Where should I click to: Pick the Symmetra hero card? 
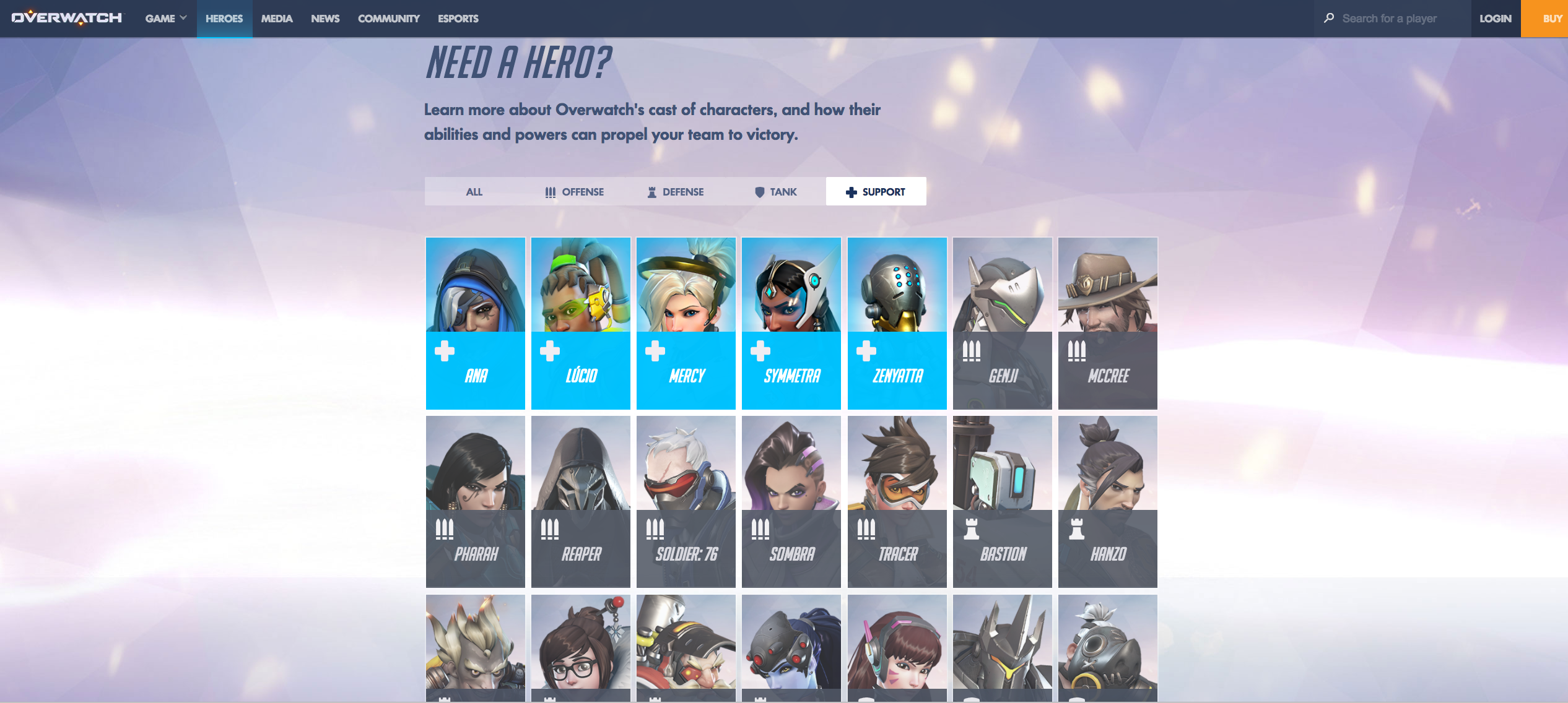(x=791, y=323)
